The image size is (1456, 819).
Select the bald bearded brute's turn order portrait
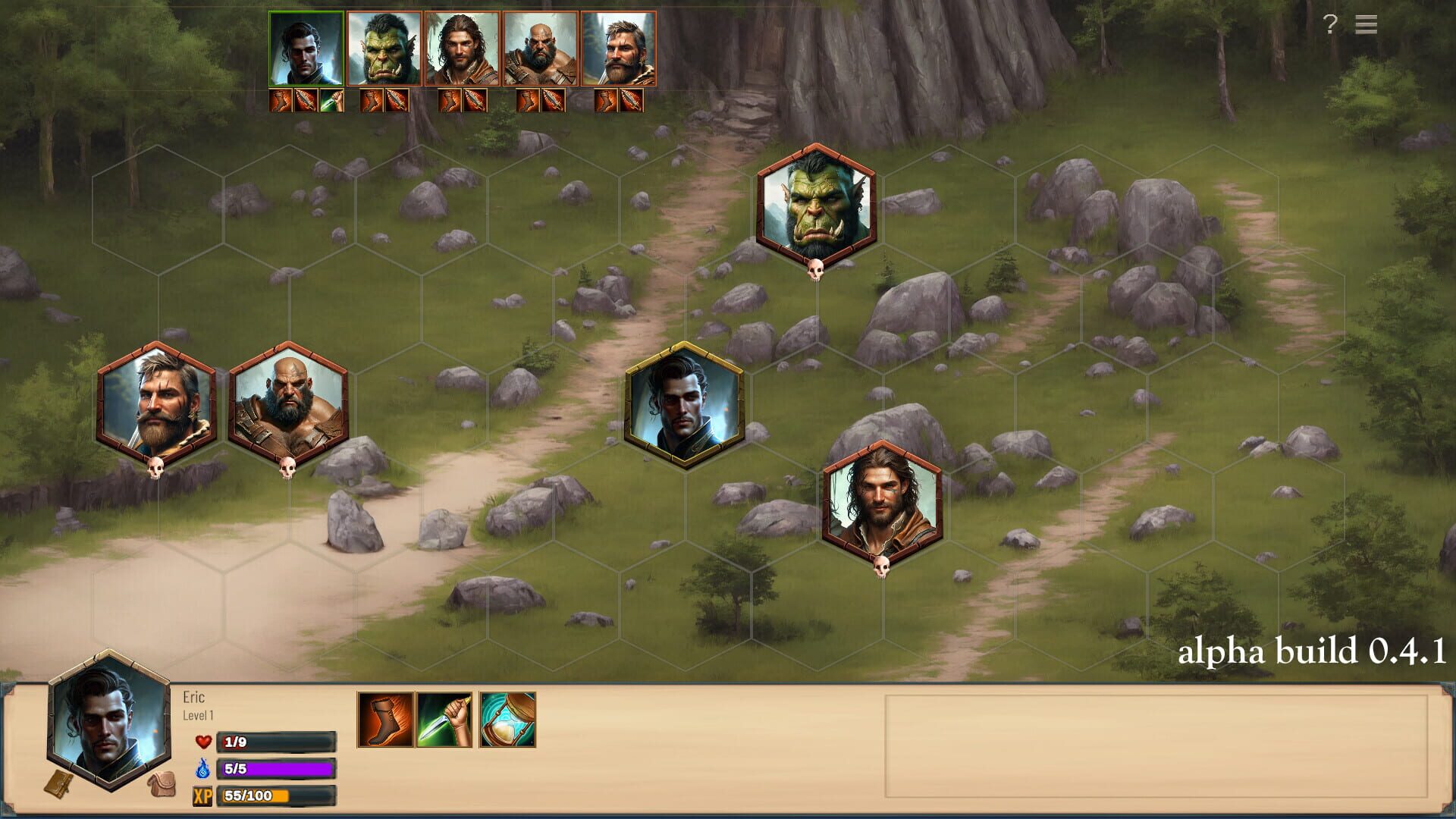[540, 49]
